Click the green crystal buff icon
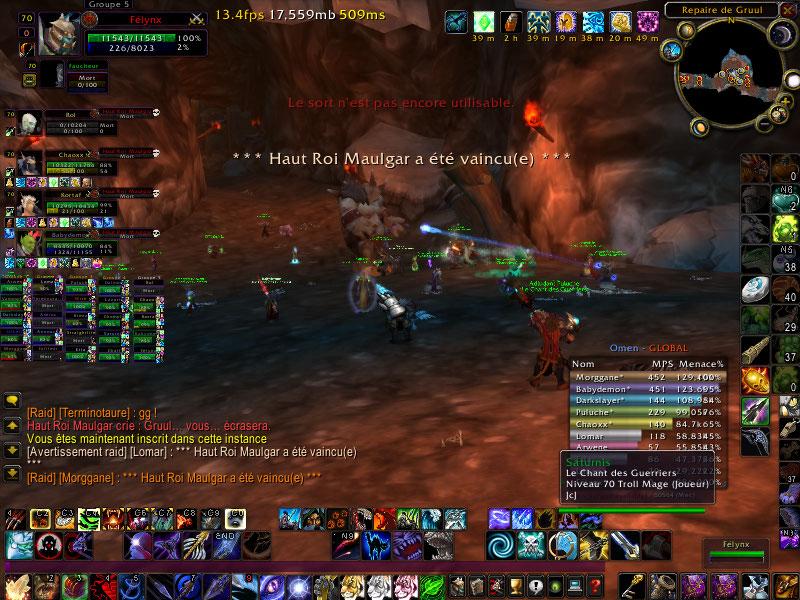Viewport: 800px width, 600px height. coord(484,21)
